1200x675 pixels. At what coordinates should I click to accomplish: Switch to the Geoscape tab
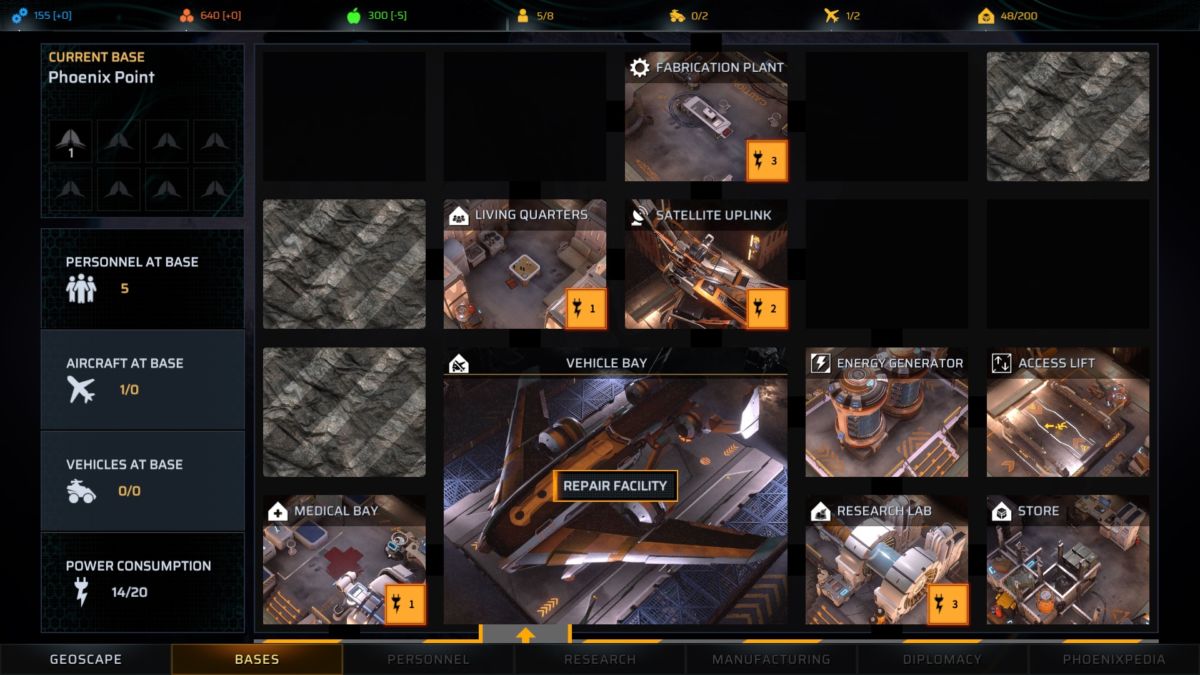pos(86,659)
